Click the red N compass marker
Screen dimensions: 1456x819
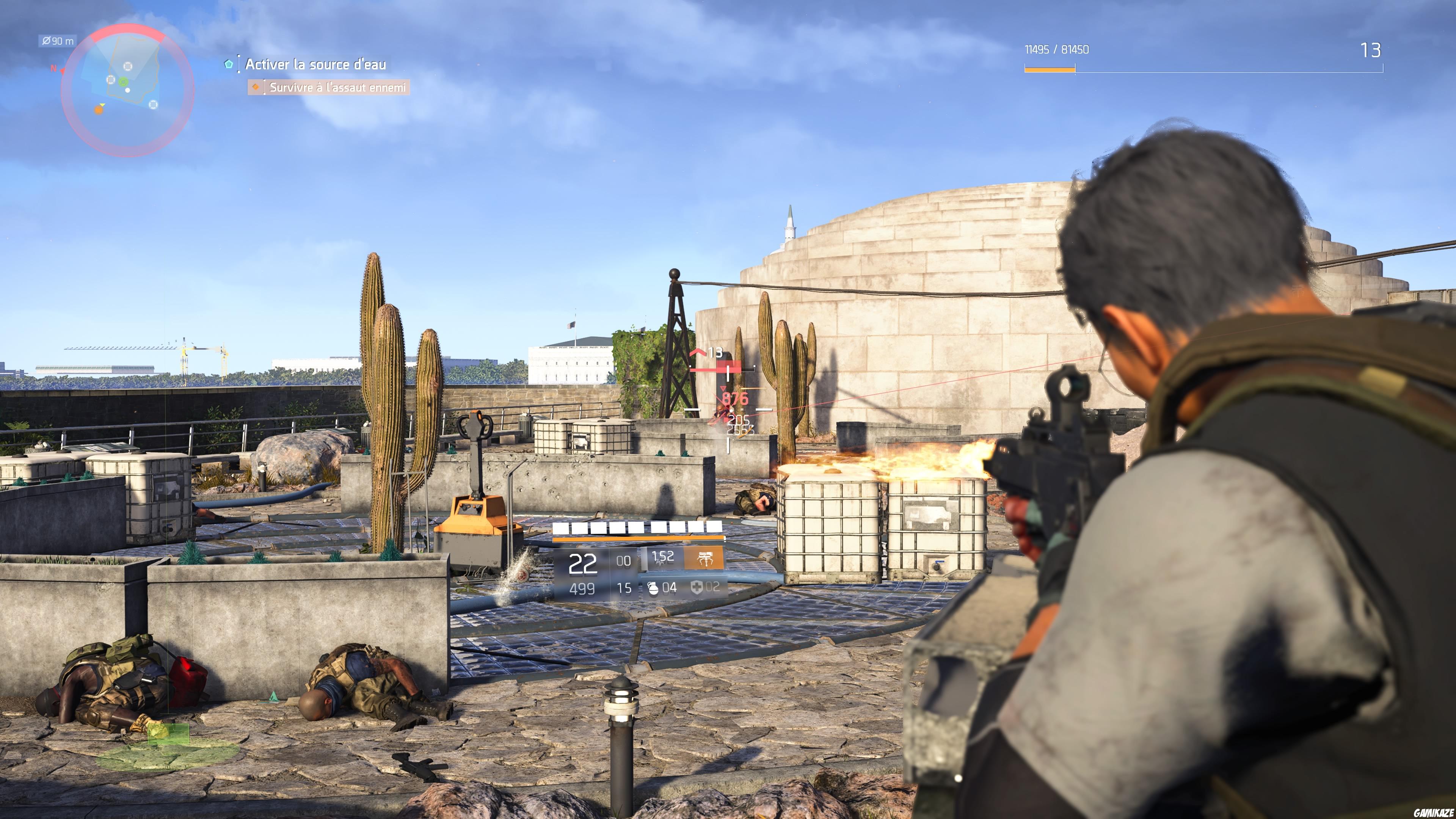[x=54, y=68]
